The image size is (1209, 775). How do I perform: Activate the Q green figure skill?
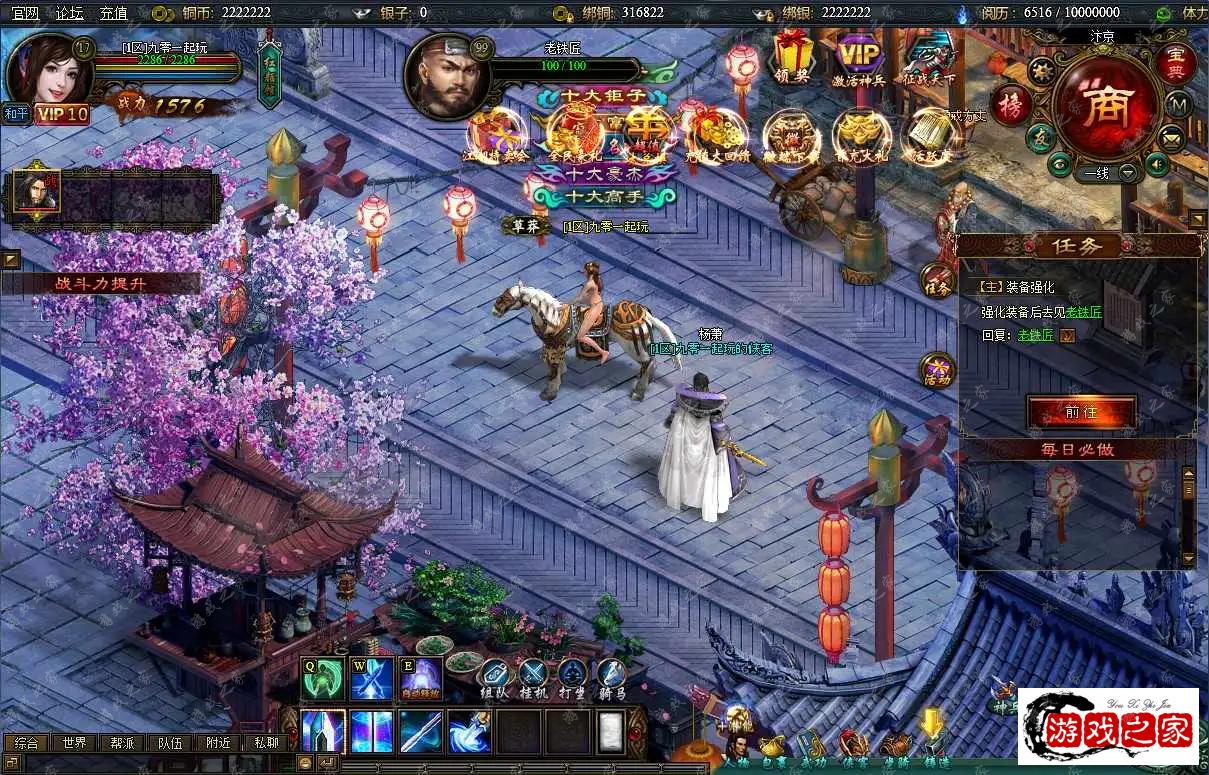point(322,680)
